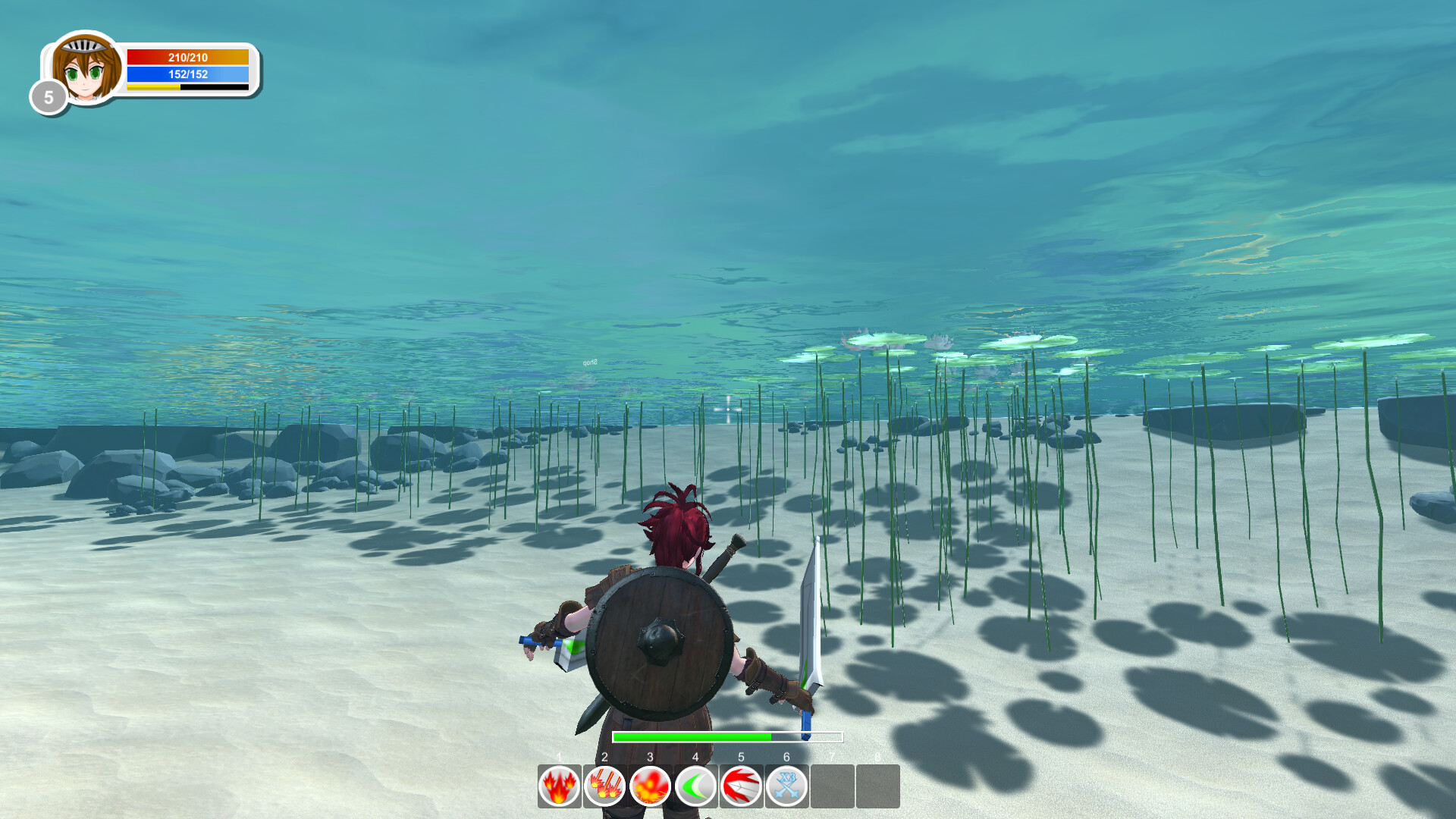This screenshot has width=1456, height=819.
Task: Click empty hotbar slot 8
Action: 877,786
